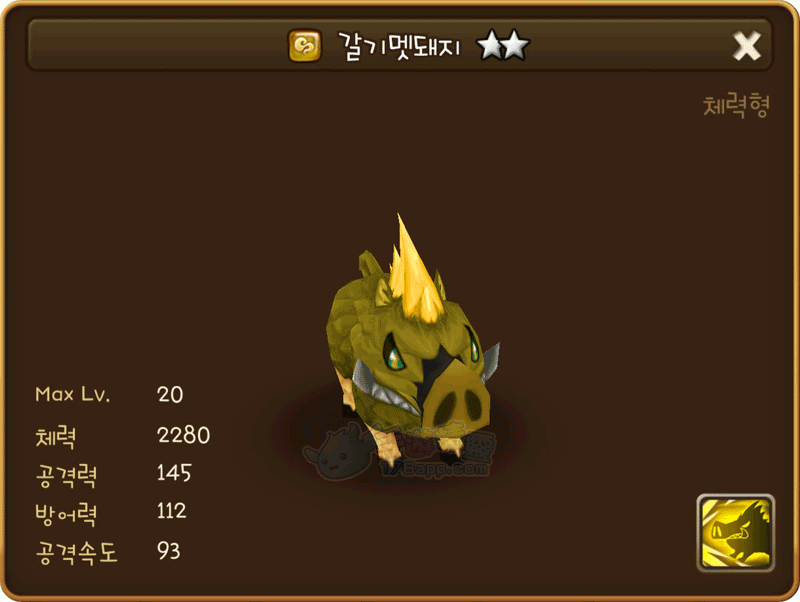The width and height of the screenshot is (800, 602).
Task: View the boar charge skill icon
Action: (735, 533)
